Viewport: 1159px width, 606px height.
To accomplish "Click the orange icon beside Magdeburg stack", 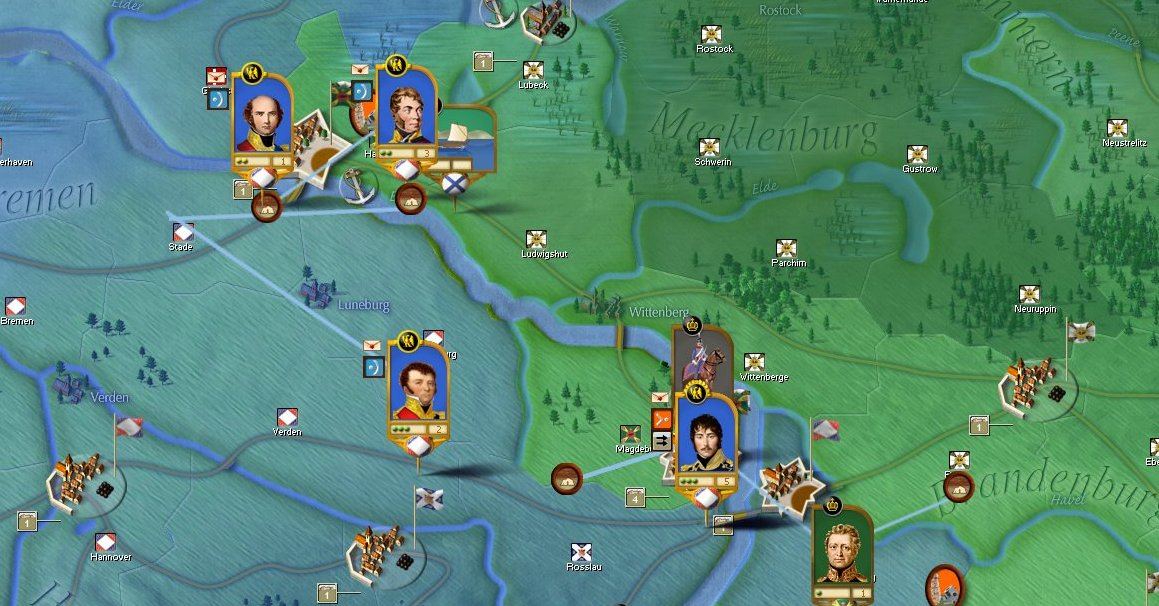I will (662, 420).
